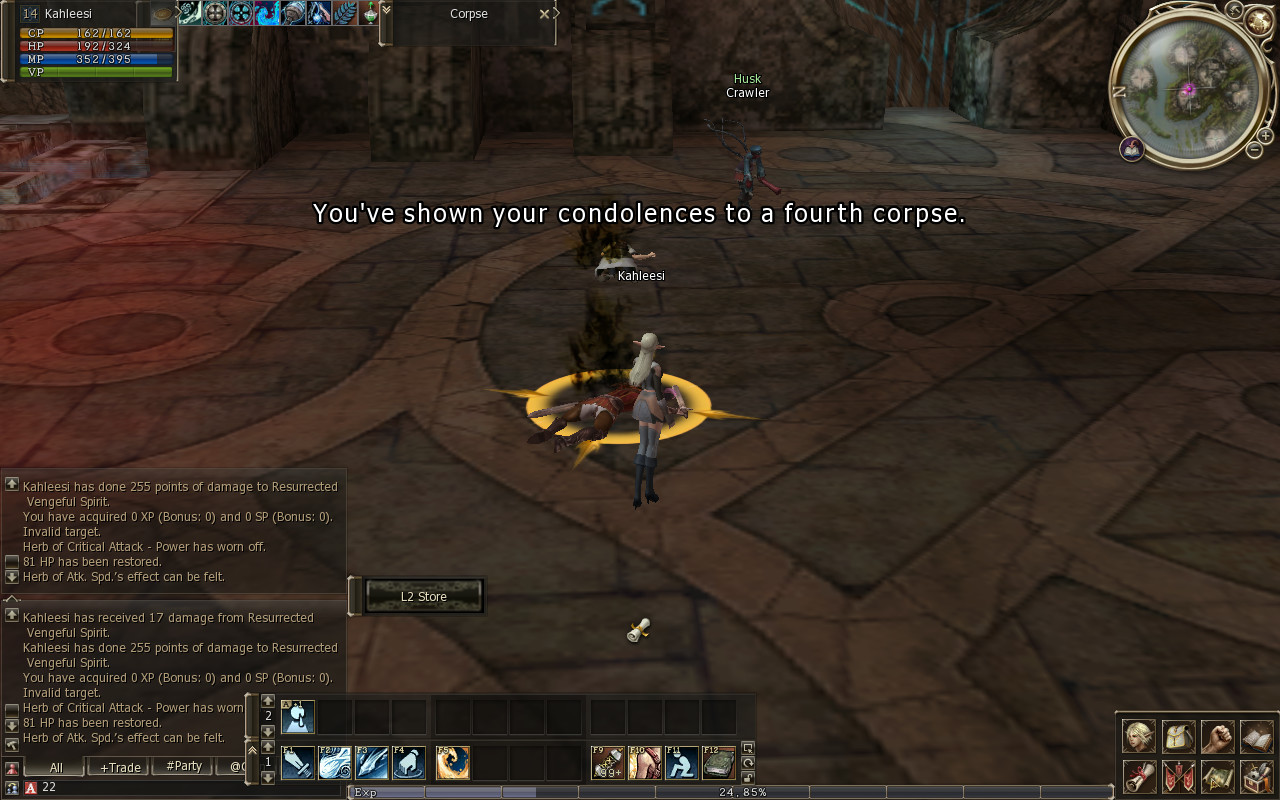Open the actions fist icon

coord(1217,737)
